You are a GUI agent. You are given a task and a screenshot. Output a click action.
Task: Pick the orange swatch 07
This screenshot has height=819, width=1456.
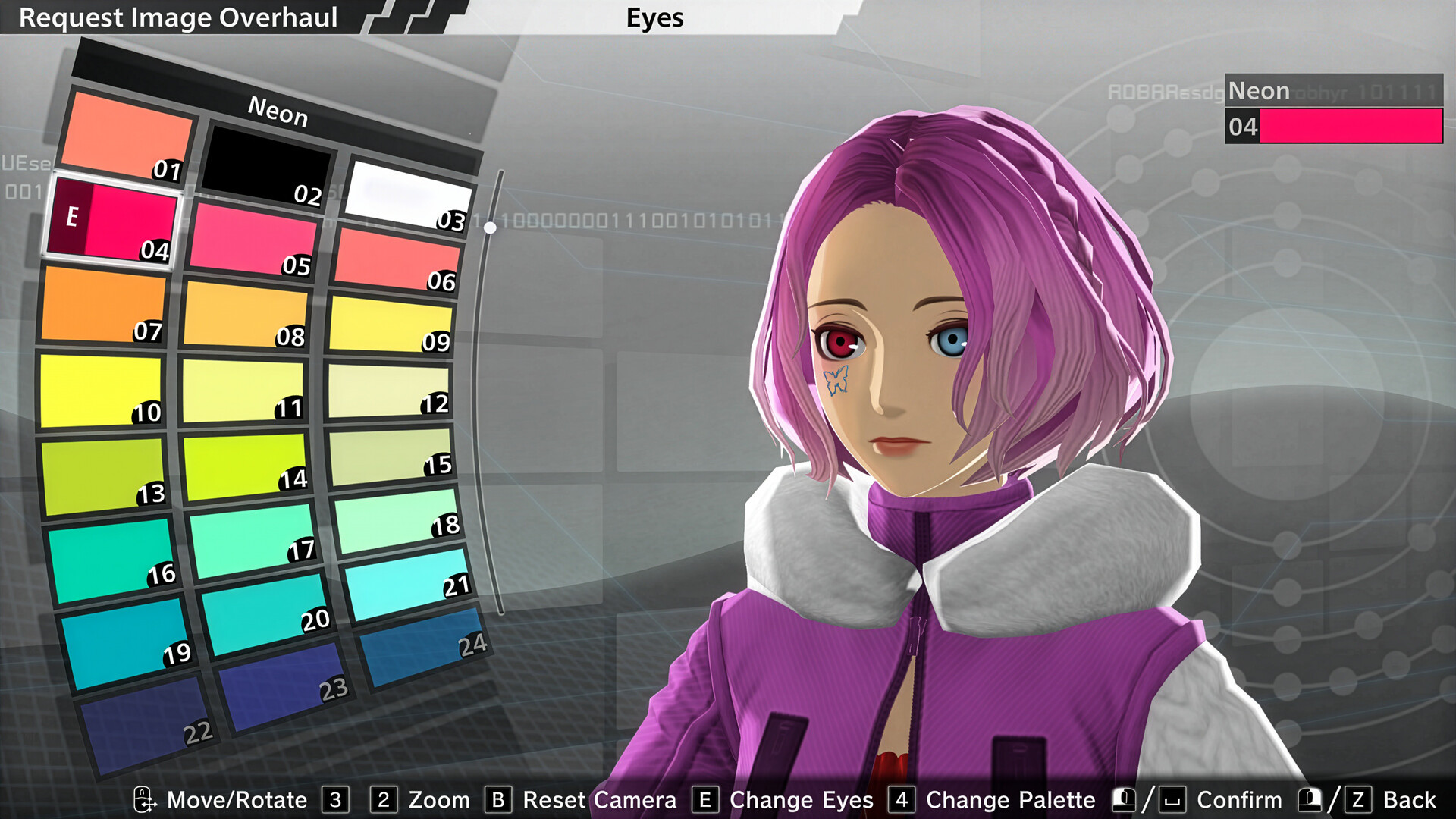(102, 305)
